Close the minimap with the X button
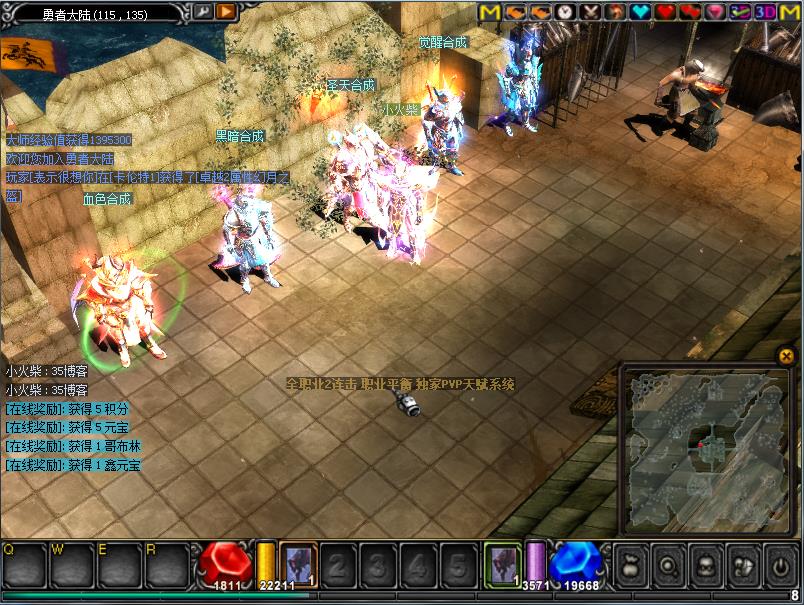This screenshot has height=605, width=804. (x=786, y=355)
